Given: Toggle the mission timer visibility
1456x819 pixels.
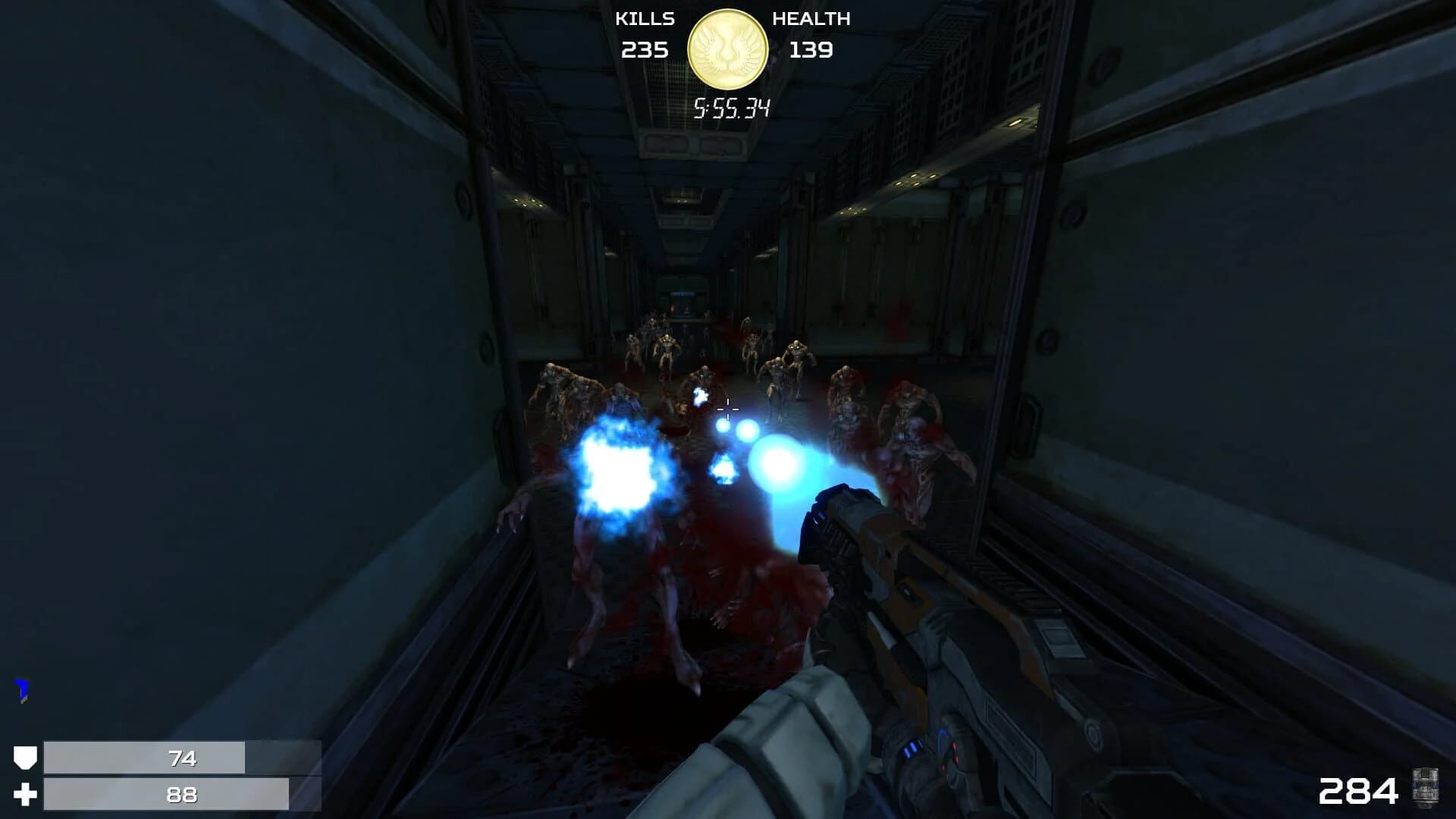Looking at the screenshot, I should click(730, 108).
